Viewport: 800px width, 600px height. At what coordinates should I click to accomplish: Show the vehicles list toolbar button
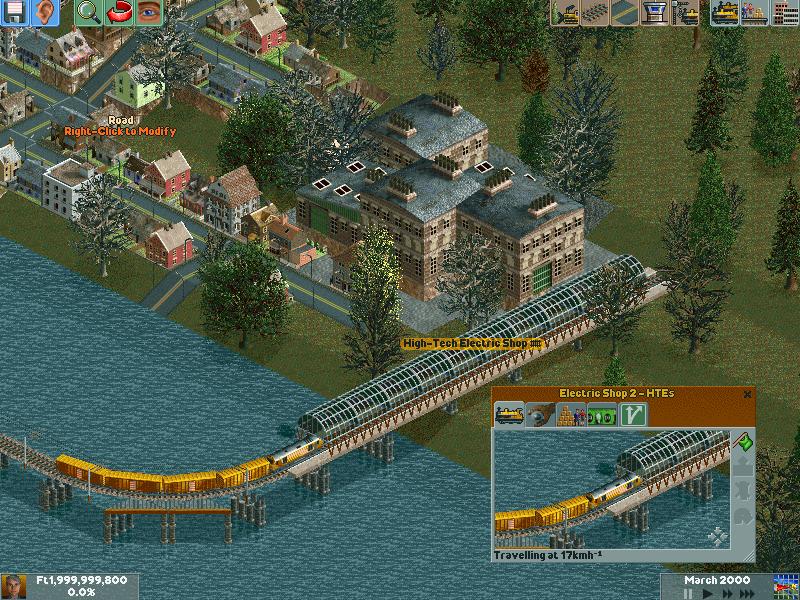[x=724, y=13]
